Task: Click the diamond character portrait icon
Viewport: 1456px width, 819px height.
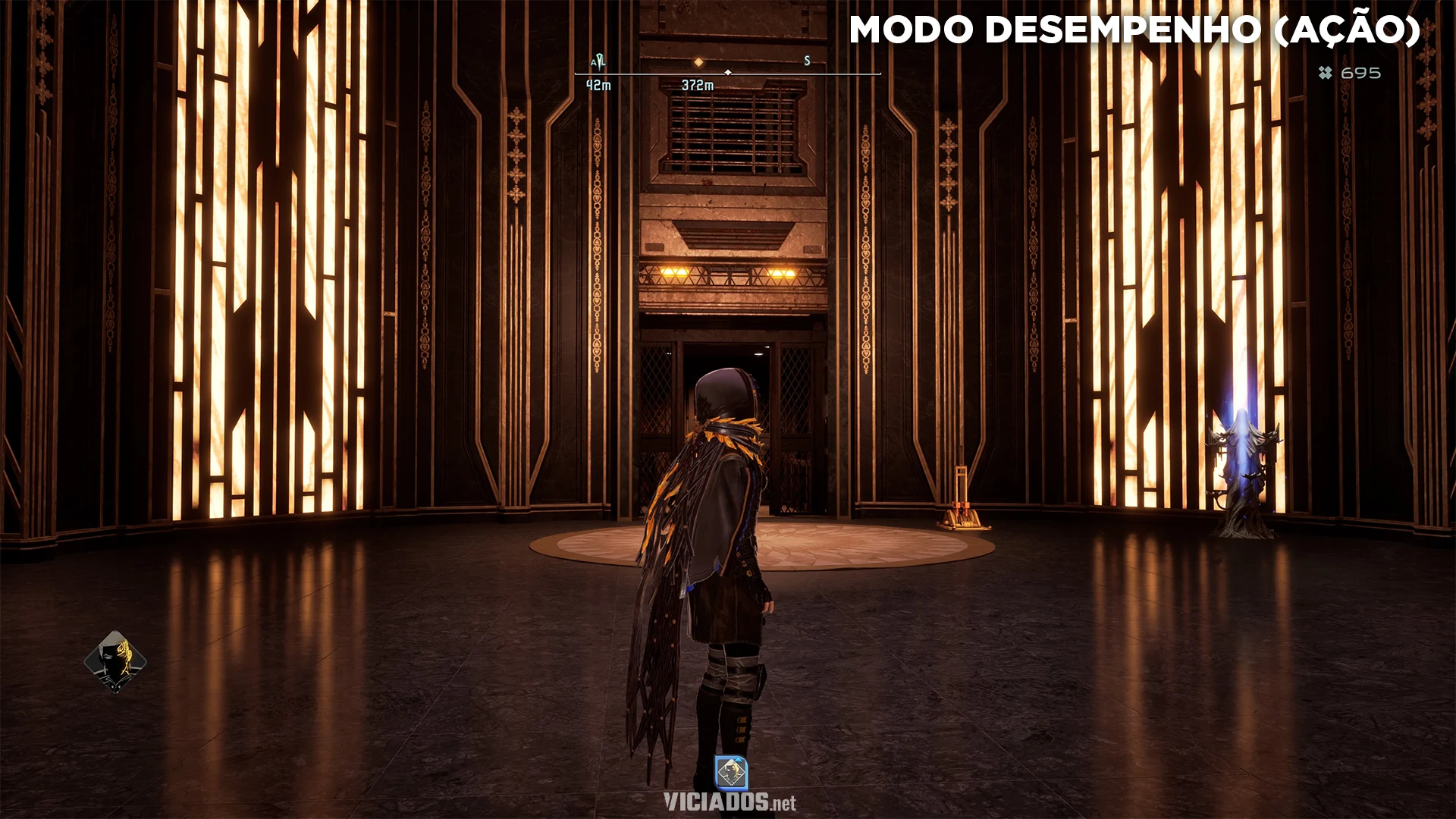Action: [115, 661]
